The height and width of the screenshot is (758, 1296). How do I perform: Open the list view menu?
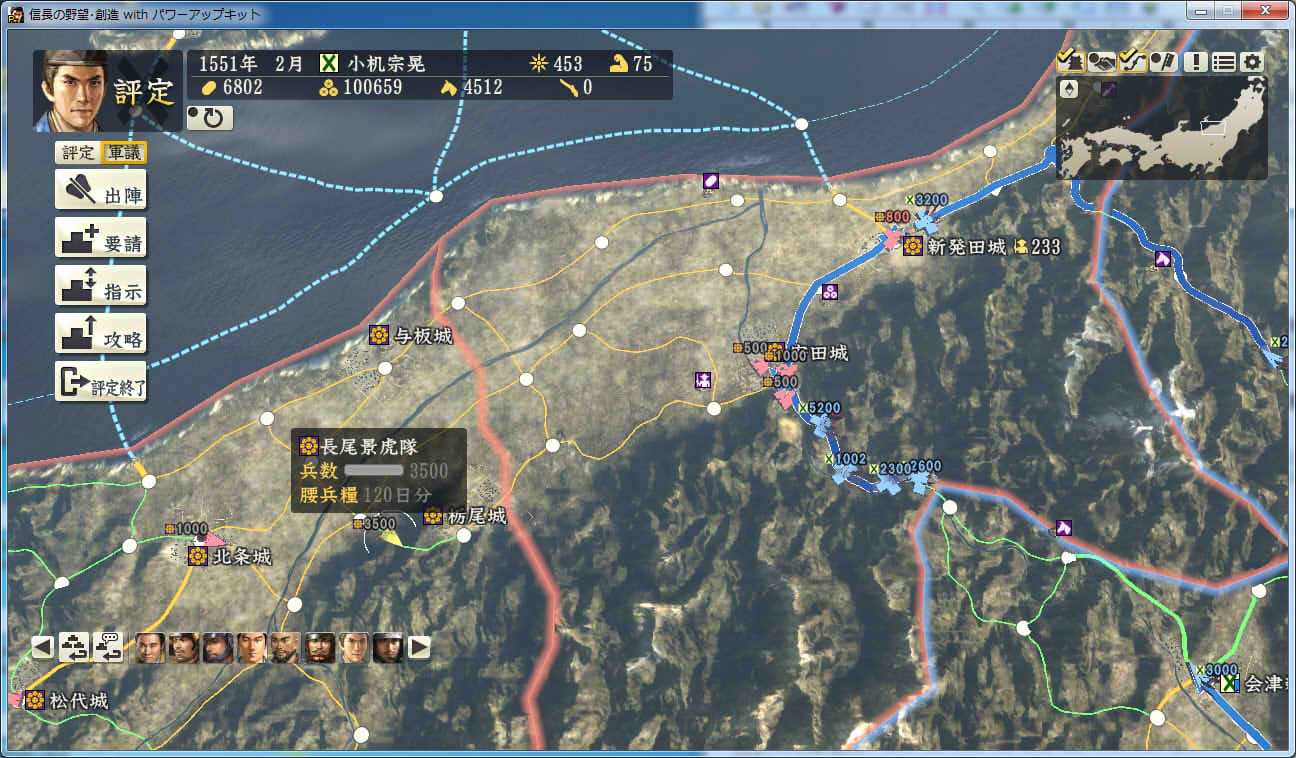[1223, 61]
